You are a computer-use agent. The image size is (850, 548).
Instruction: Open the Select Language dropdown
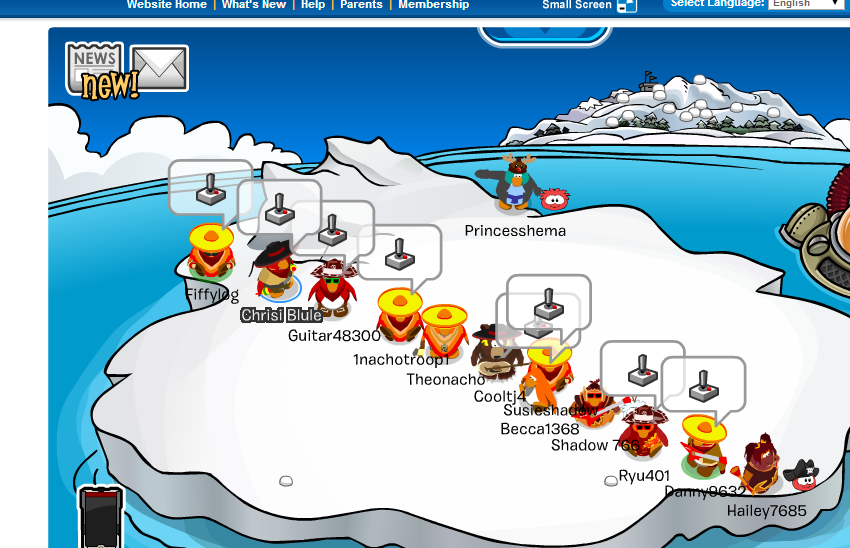[806, 4]
